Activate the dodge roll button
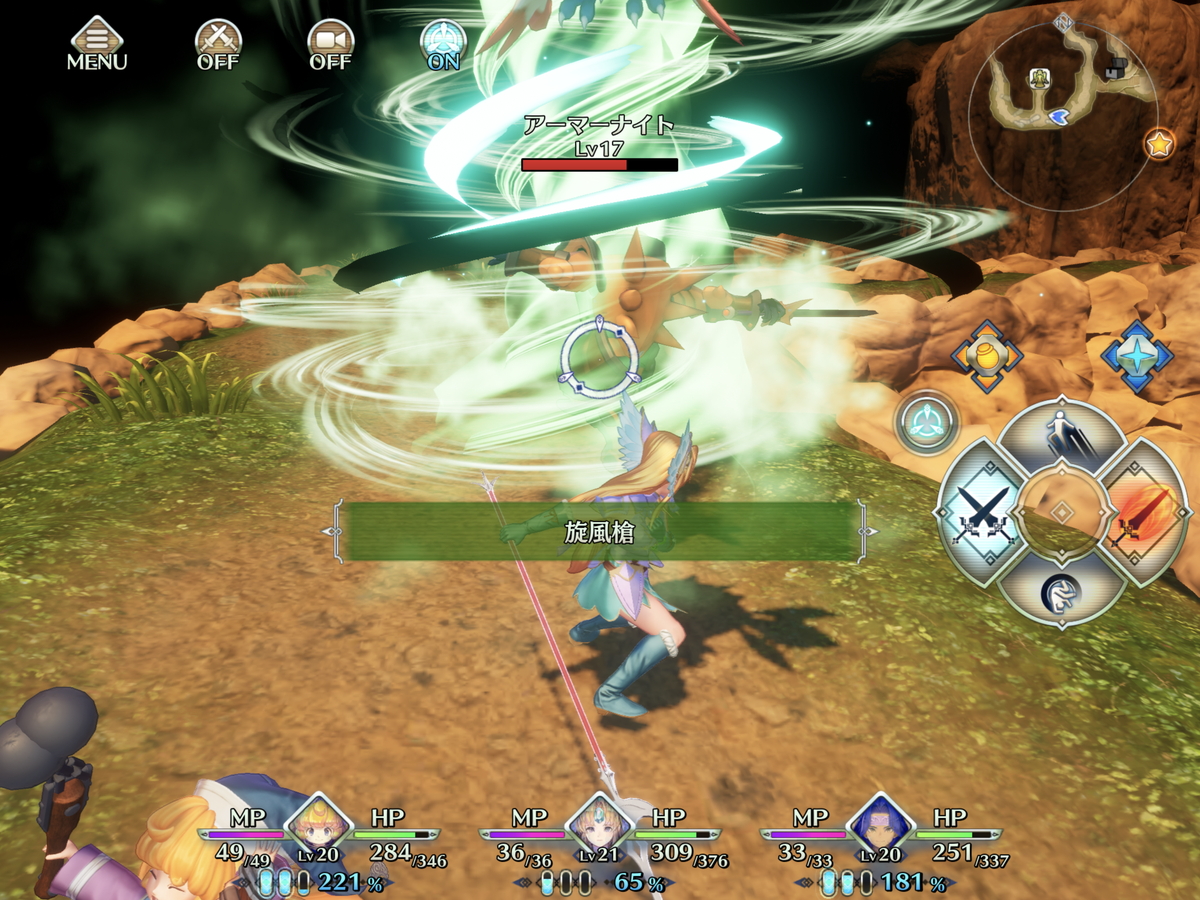 point(1060,590)
